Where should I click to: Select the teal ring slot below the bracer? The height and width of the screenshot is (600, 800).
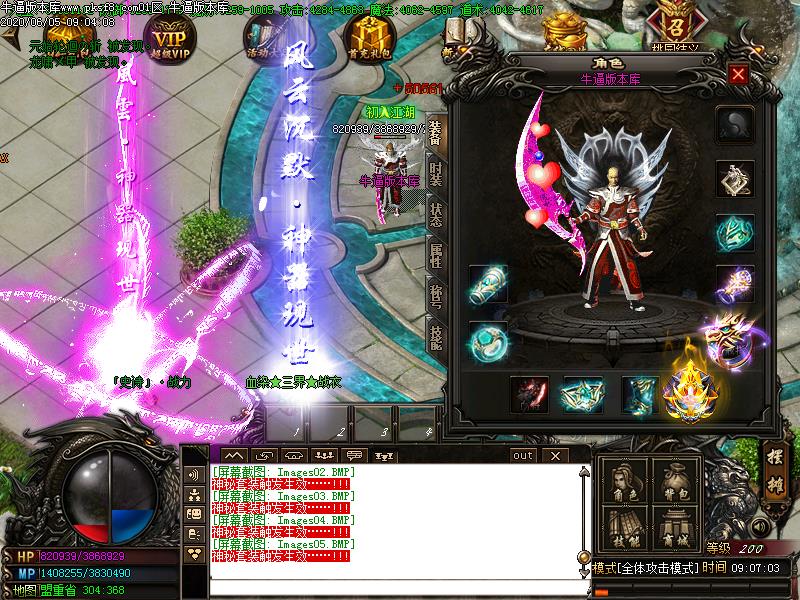tap(488, 340)
